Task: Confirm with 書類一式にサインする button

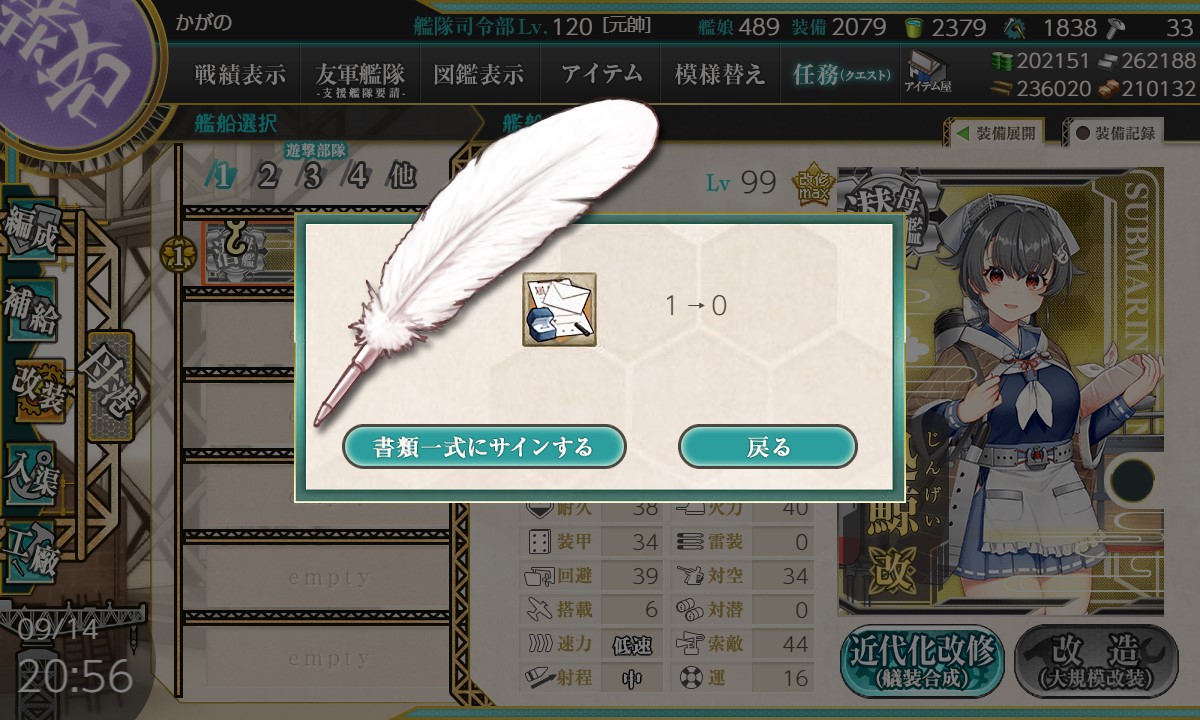Action: tap(484, 446)
